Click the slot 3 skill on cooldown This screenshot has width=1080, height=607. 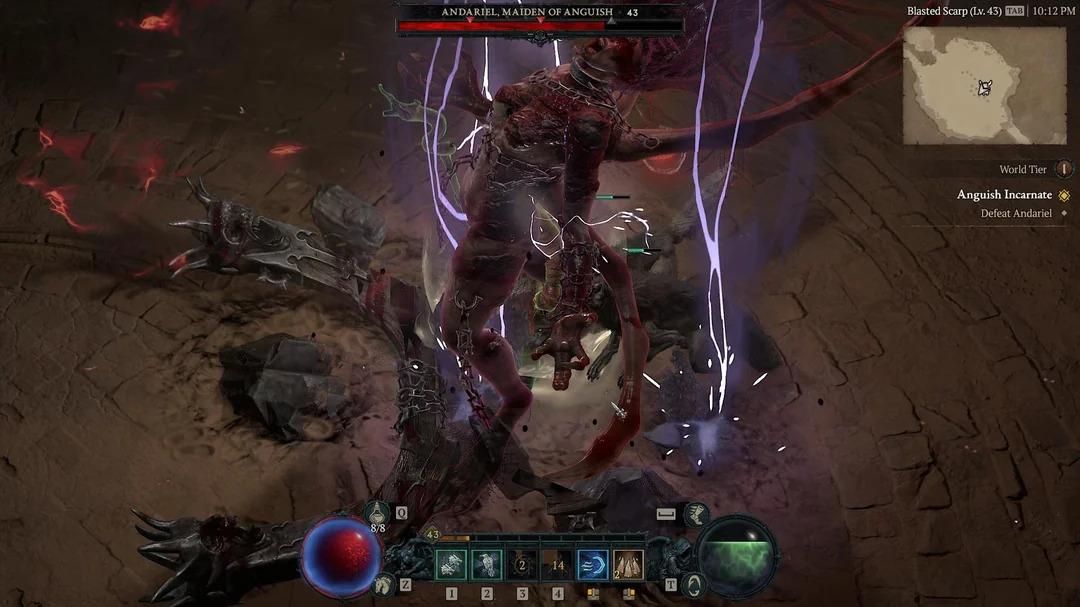[522, 566]
